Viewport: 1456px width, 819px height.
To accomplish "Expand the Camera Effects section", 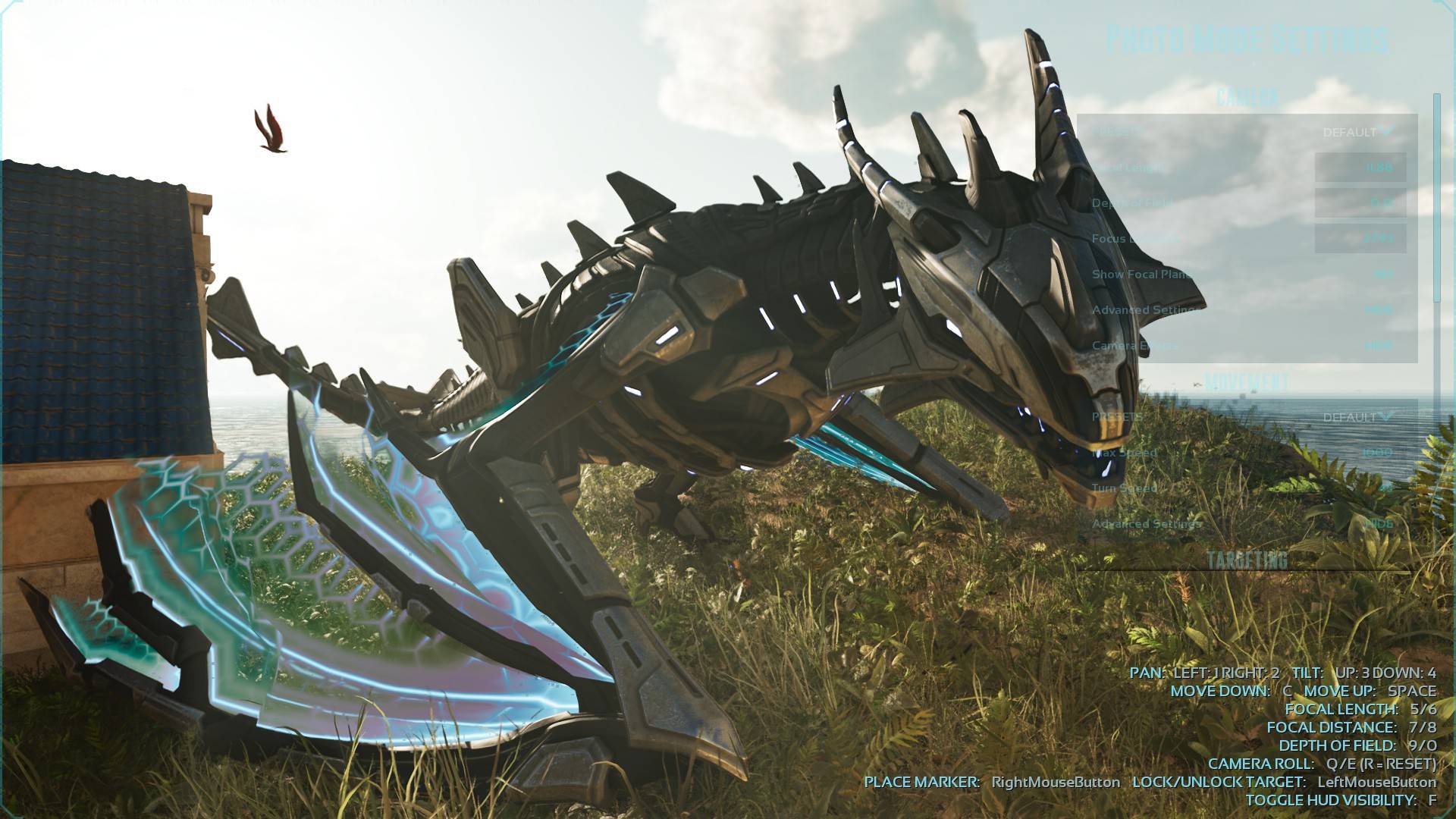I will [1377, 346].
